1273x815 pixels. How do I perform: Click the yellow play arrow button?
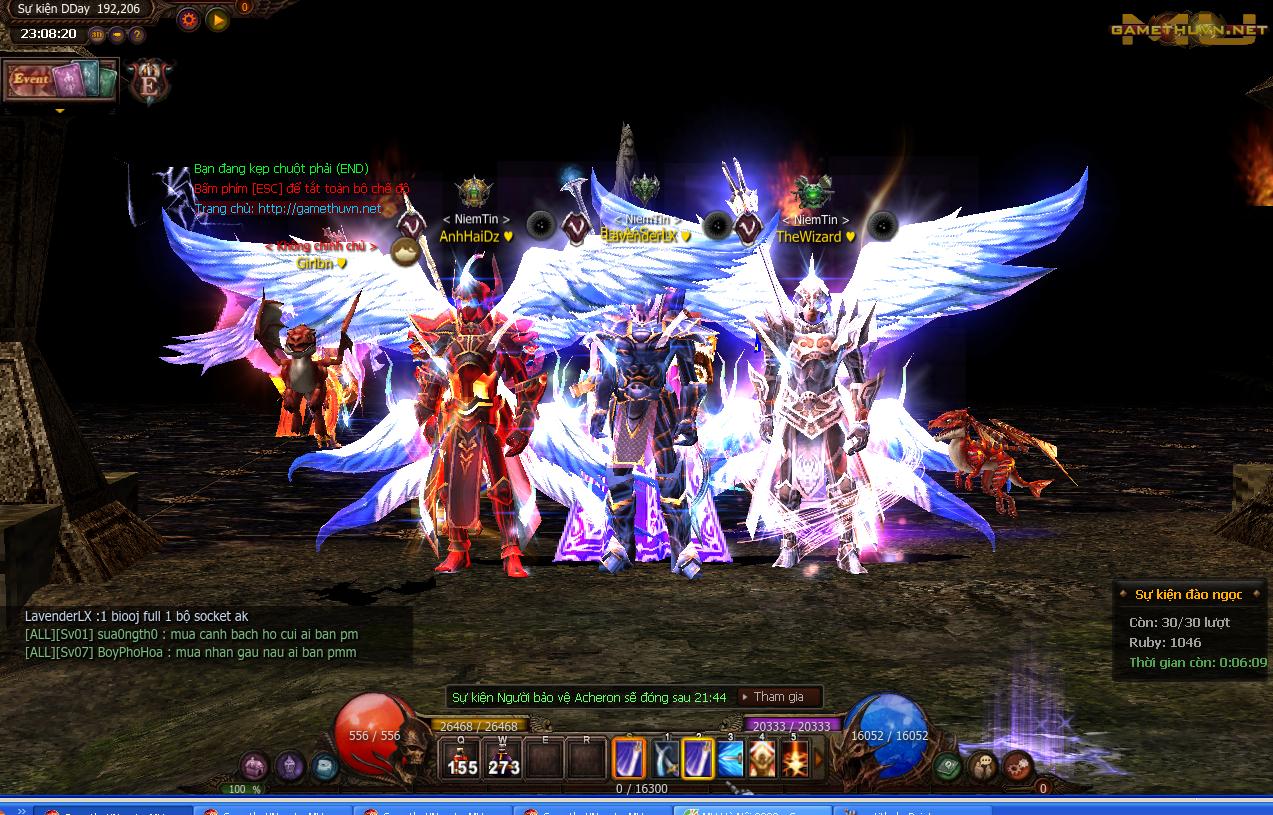coord(217,18)
